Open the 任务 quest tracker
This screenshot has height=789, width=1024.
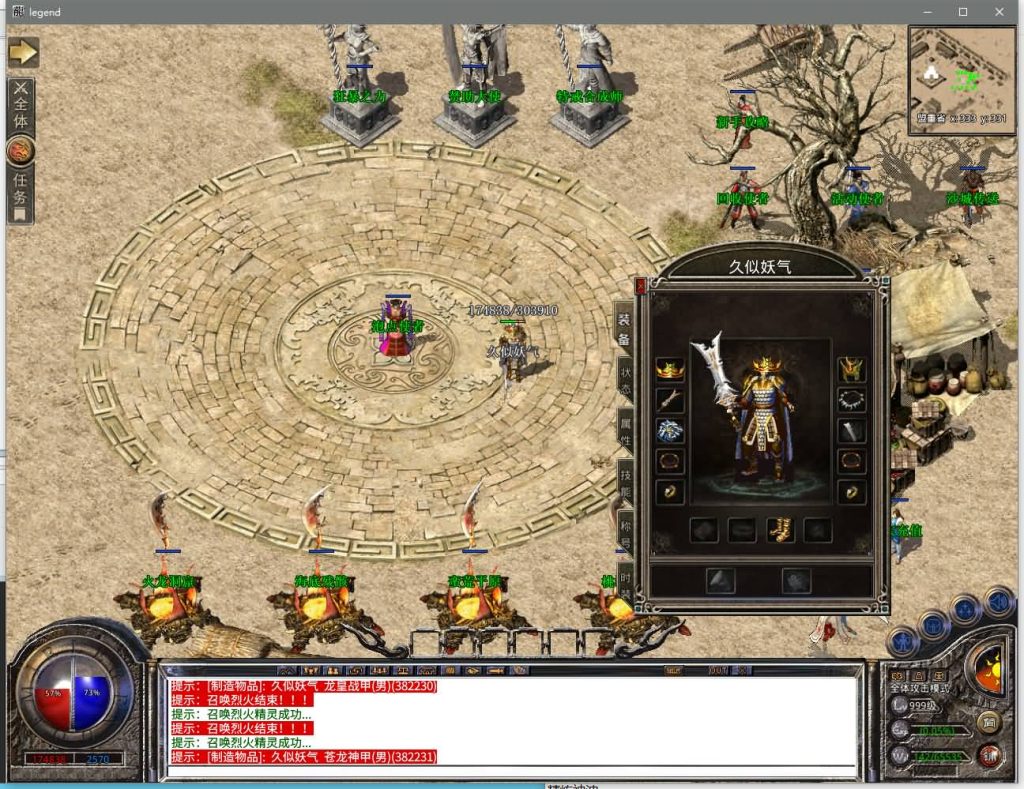click(21, 192)
